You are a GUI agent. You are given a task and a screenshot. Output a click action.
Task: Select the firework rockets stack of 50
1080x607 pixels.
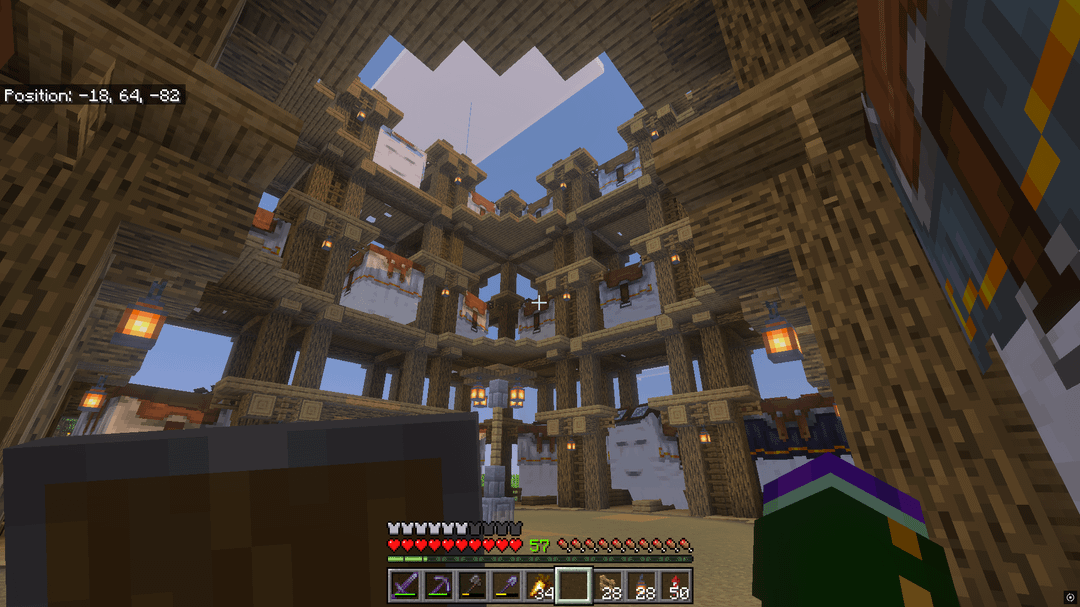676,585
